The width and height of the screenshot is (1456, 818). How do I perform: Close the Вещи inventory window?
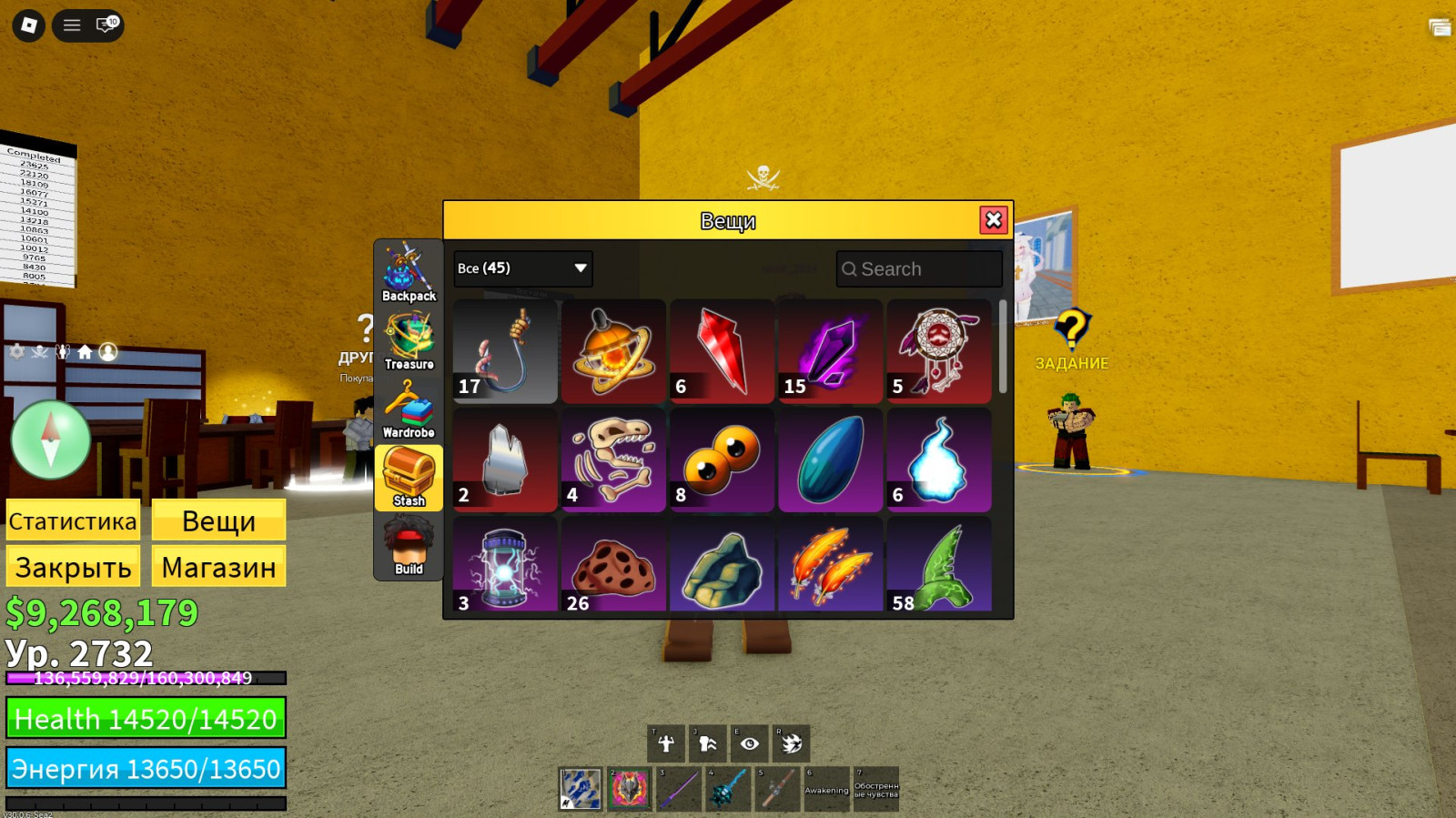tap(993, 220)
